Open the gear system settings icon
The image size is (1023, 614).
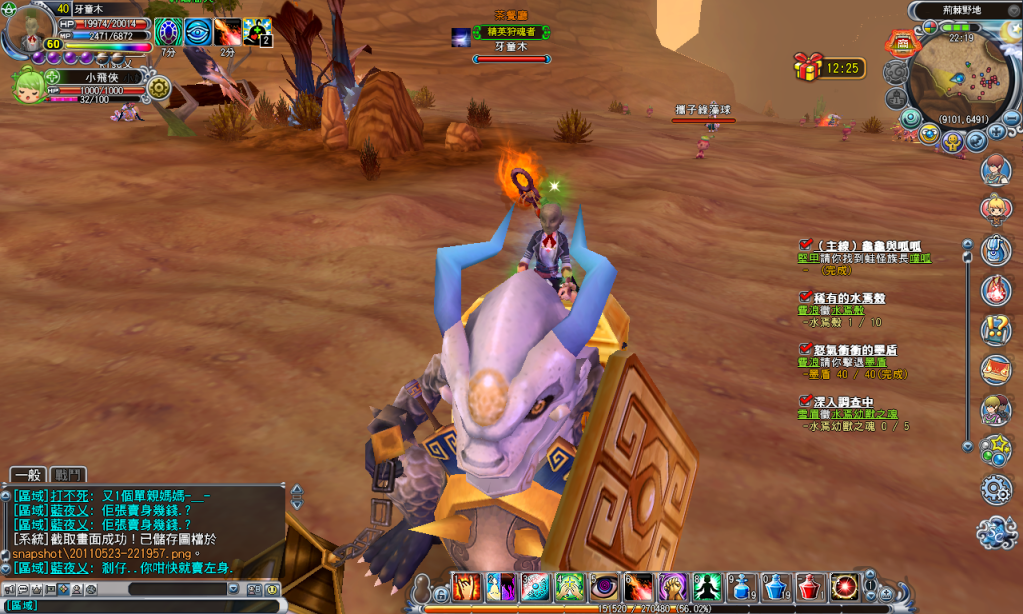[996, 489]
